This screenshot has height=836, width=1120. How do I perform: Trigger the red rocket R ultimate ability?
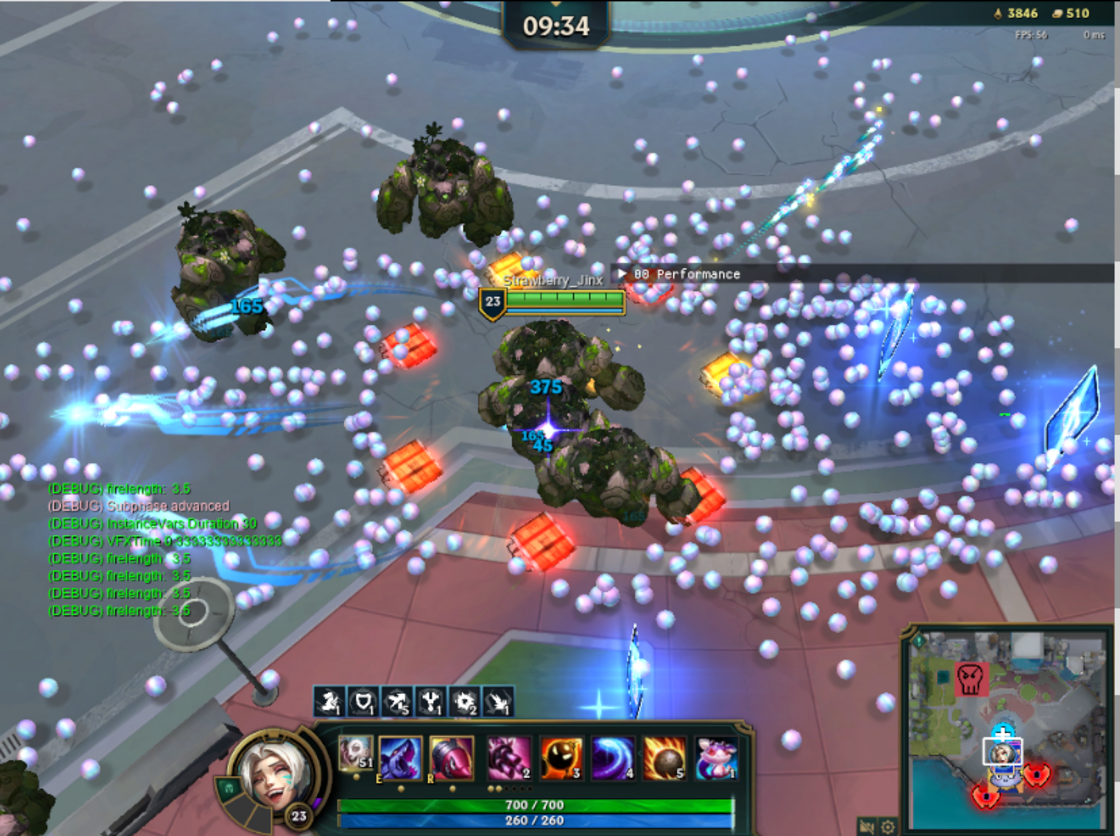[x=452, y=758]
